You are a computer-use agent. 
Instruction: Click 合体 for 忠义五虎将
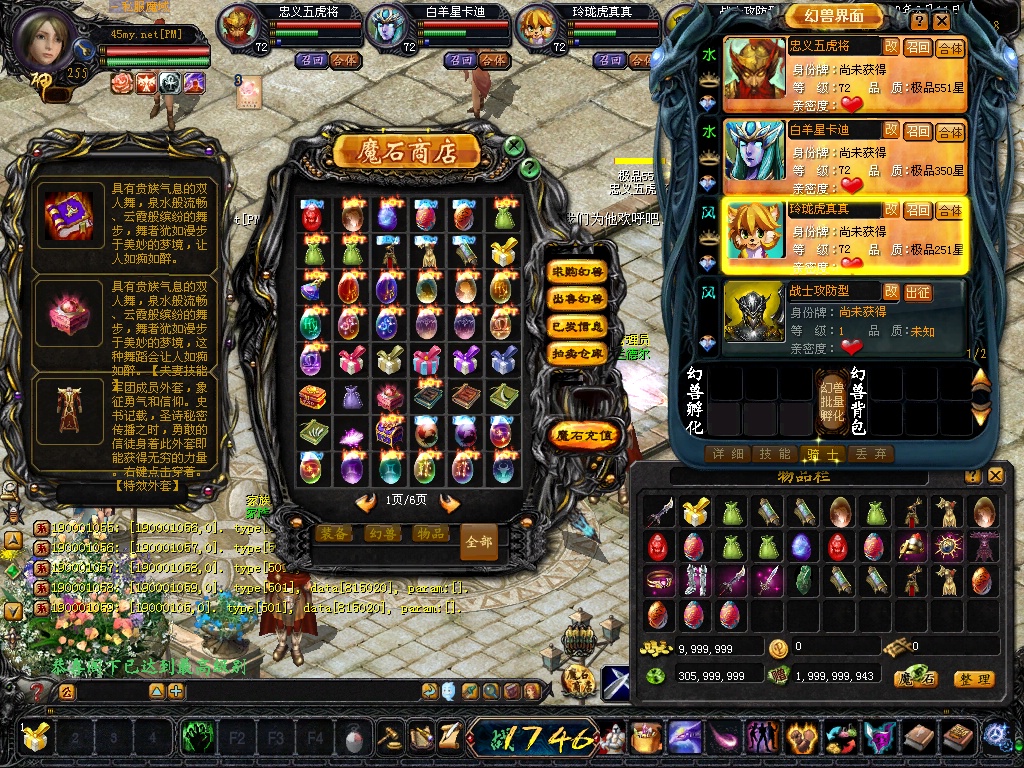point(950,48)
